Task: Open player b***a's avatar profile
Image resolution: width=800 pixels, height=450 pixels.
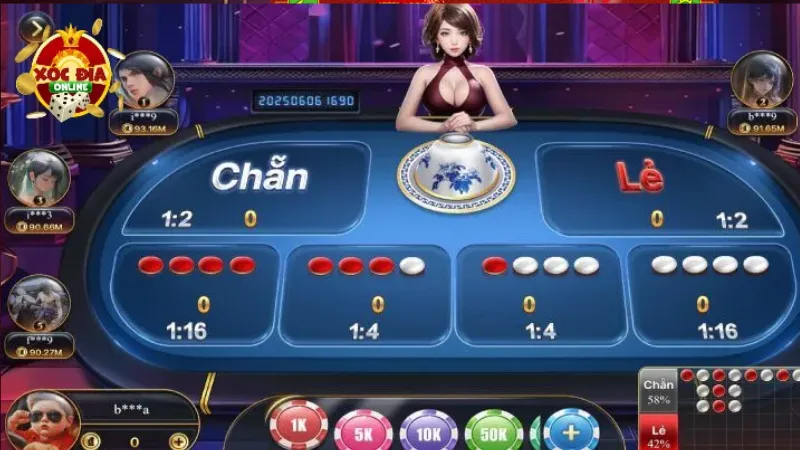Action: click(42, 417)
